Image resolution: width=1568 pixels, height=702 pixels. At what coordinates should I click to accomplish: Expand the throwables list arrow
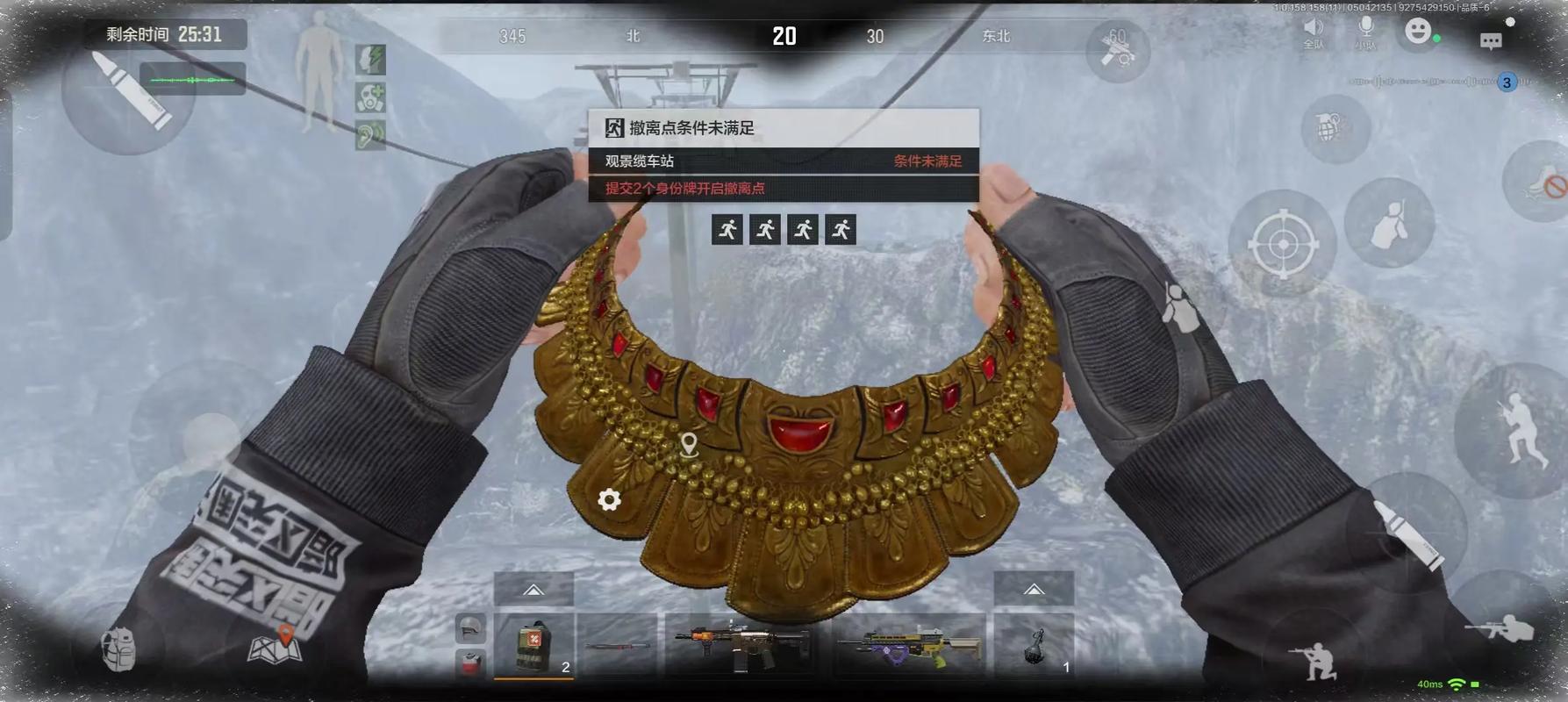pos(1034,590)
